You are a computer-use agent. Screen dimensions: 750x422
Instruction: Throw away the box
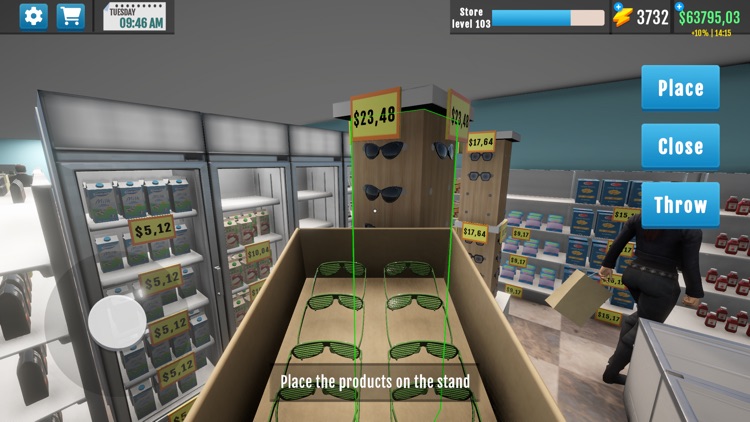680,205
